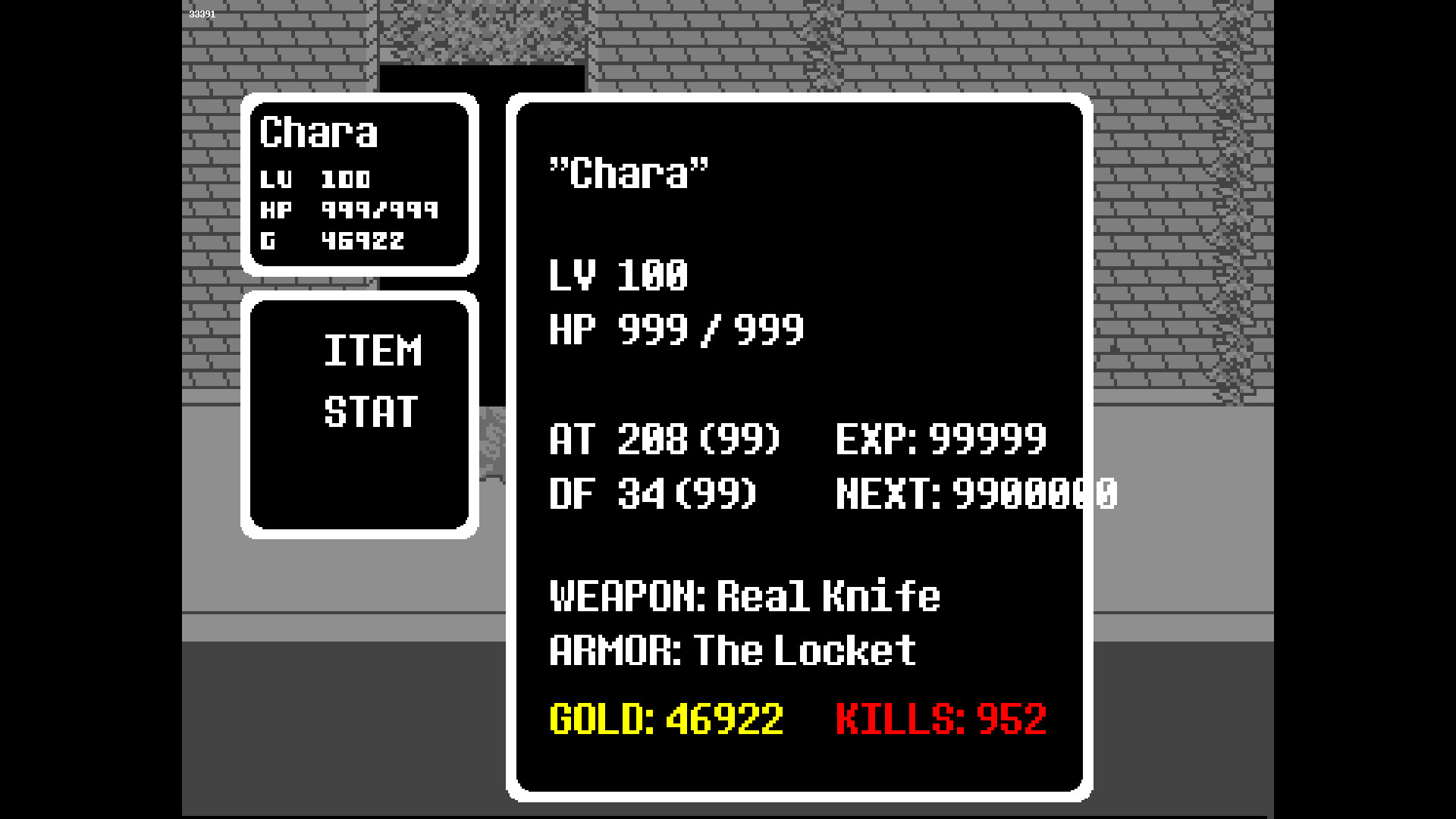Click the 33391 debug number in the corner
This screenshot has width=1456, height=819.
click(x=201, y=13)
